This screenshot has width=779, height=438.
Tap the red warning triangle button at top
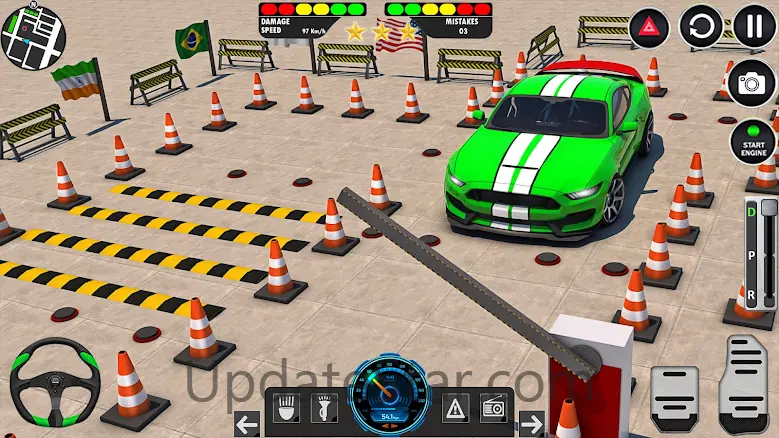coord(648,26)
